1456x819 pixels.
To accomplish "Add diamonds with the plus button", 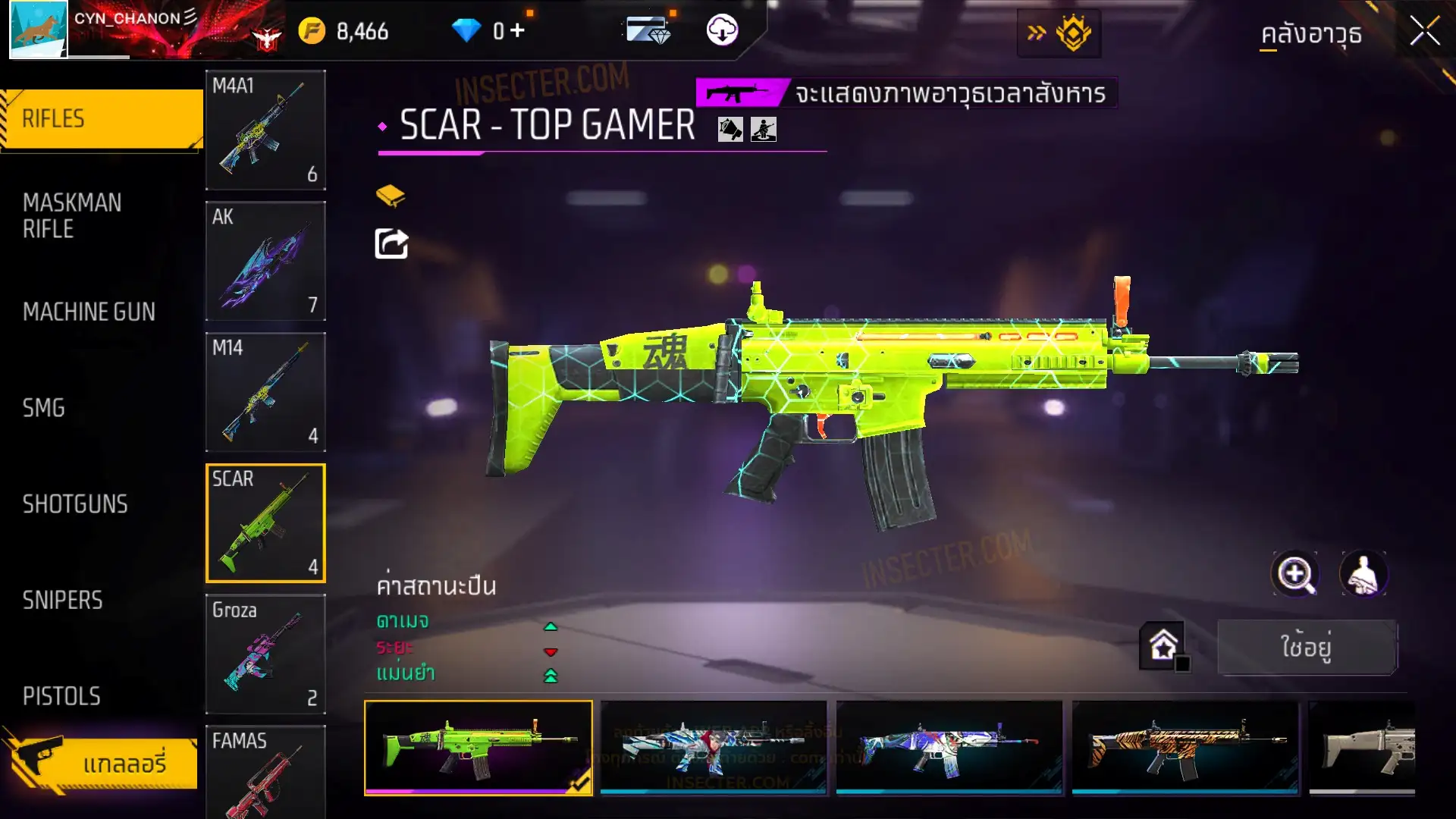I will pyautogui.click(x=517, y=31).
